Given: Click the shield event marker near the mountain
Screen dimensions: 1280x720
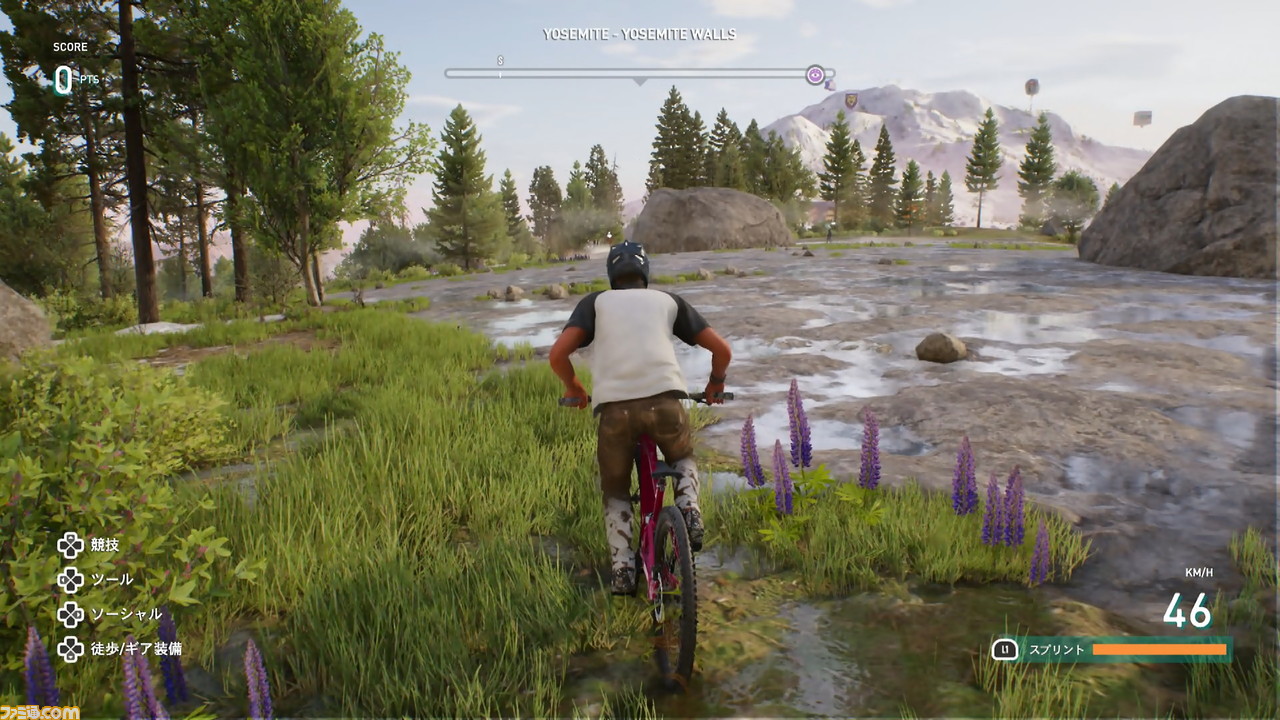Looking at the screenshot, I should [x=851, y=100].
